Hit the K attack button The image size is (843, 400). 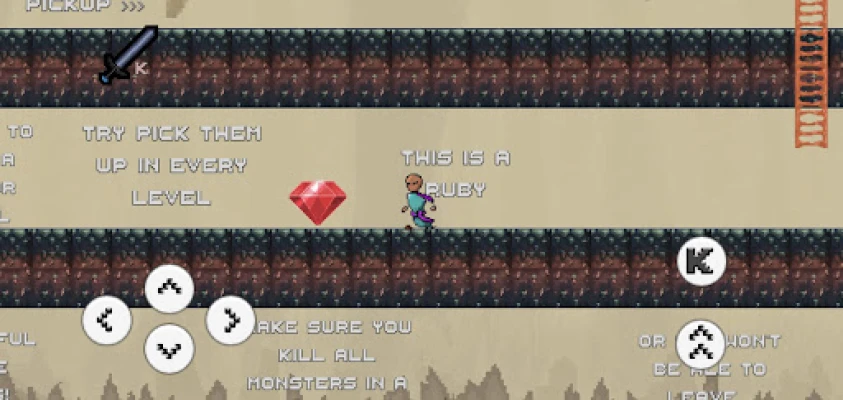[x=701, y=262]
